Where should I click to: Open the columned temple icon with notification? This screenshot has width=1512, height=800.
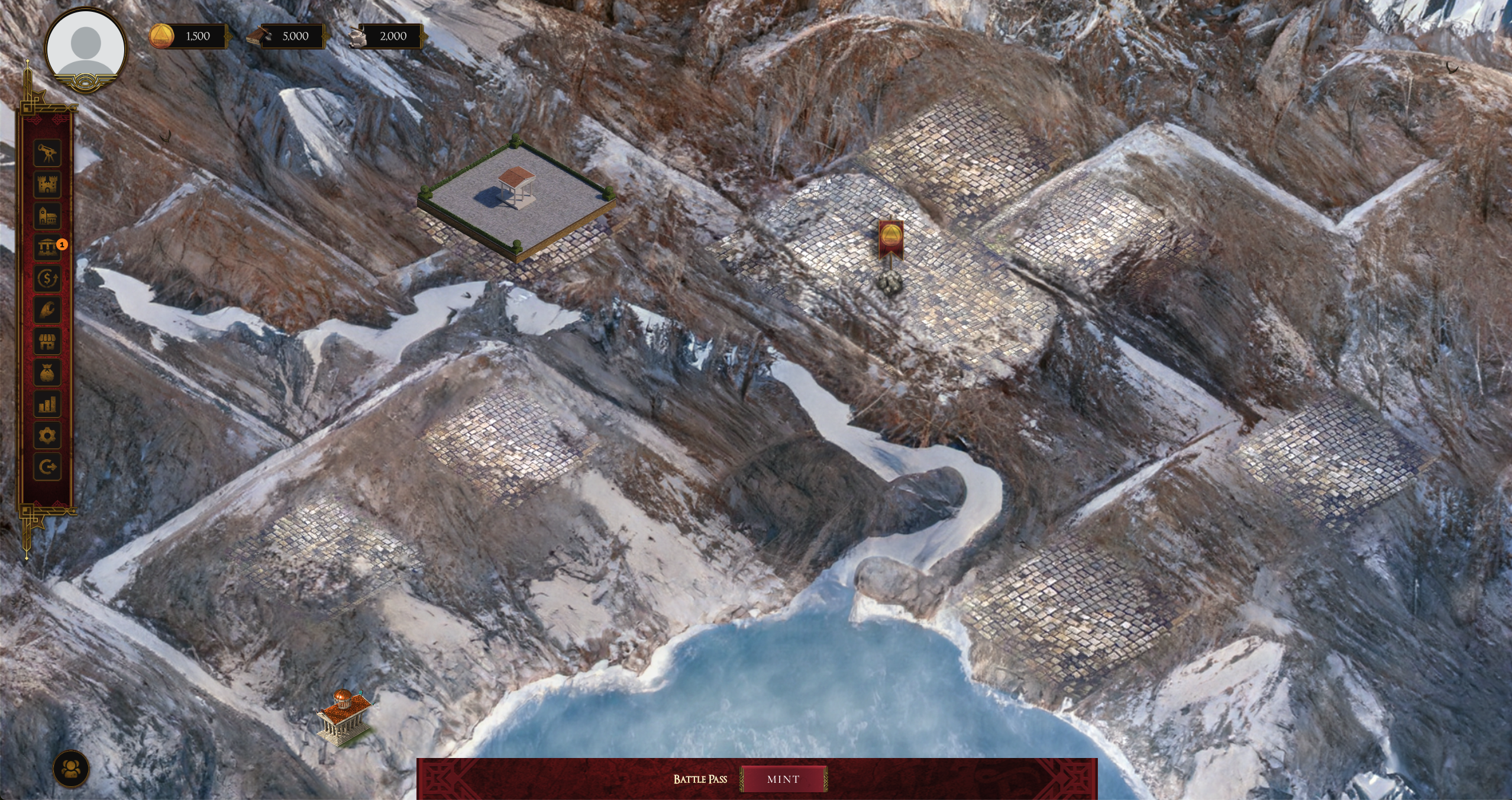47,247
